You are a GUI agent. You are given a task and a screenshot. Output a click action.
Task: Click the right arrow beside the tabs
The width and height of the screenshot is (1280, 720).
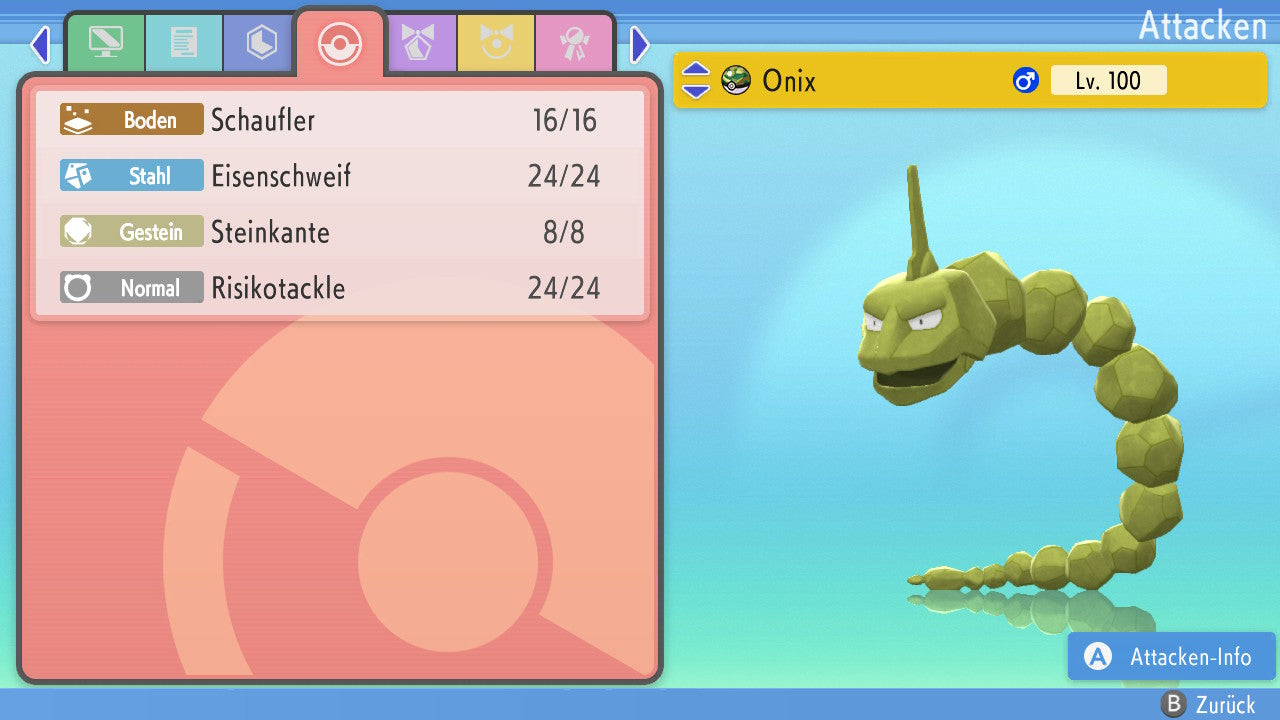pos(640,44)
